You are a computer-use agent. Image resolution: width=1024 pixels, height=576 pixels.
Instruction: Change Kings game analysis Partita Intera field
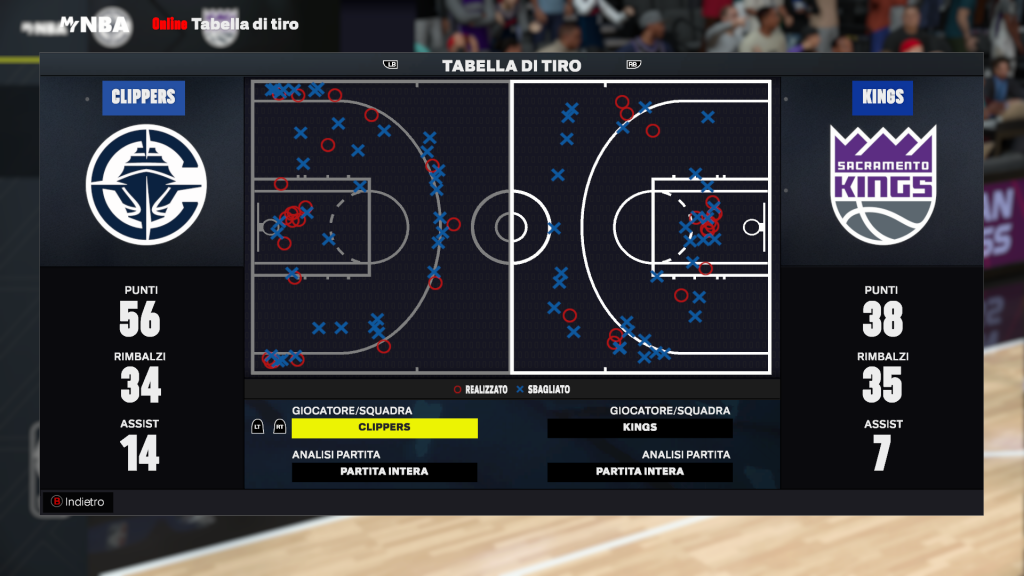pyautogui.click(x=640, y=472)
